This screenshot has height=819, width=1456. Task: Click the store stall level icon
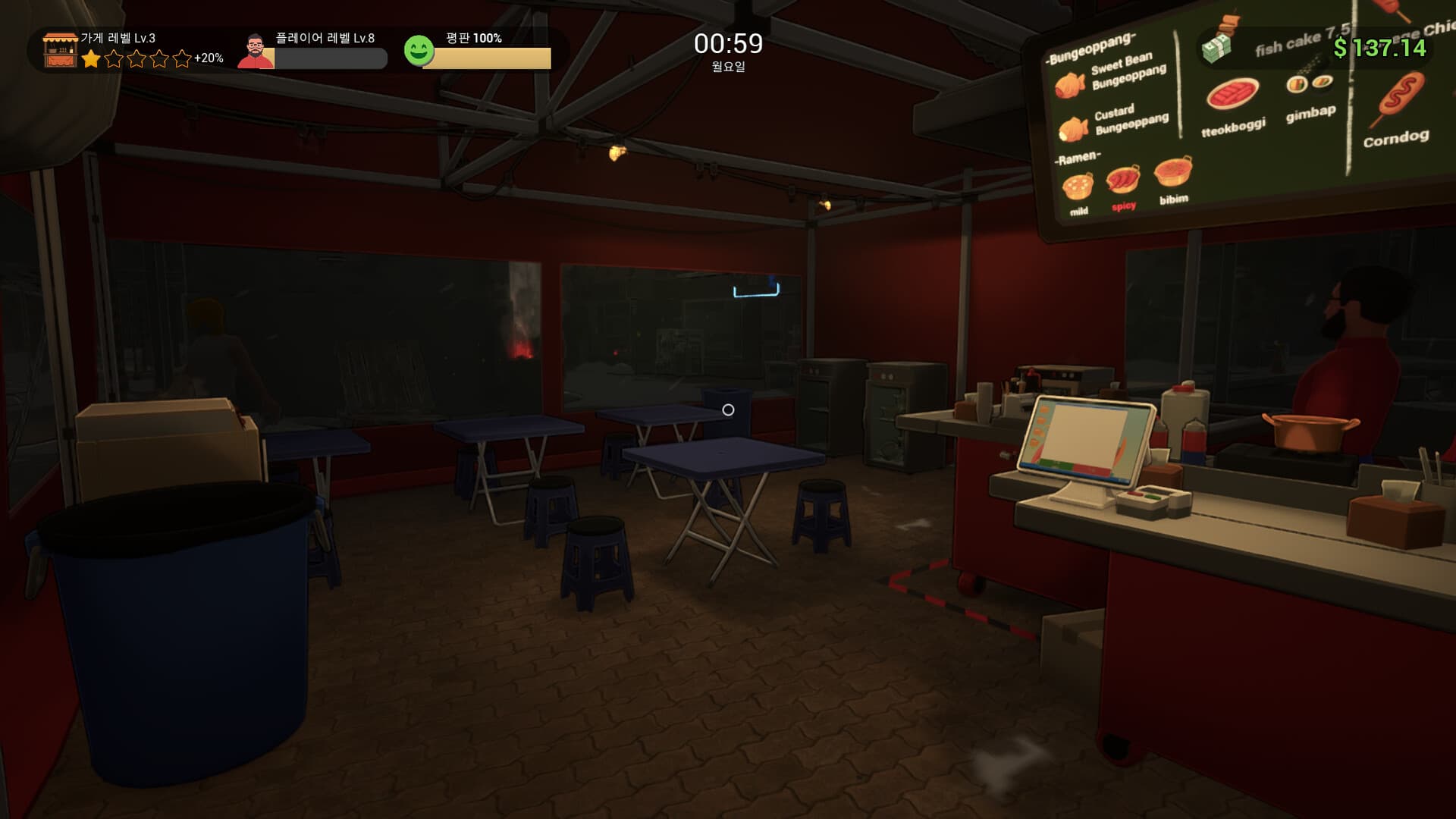pos(60,50)
